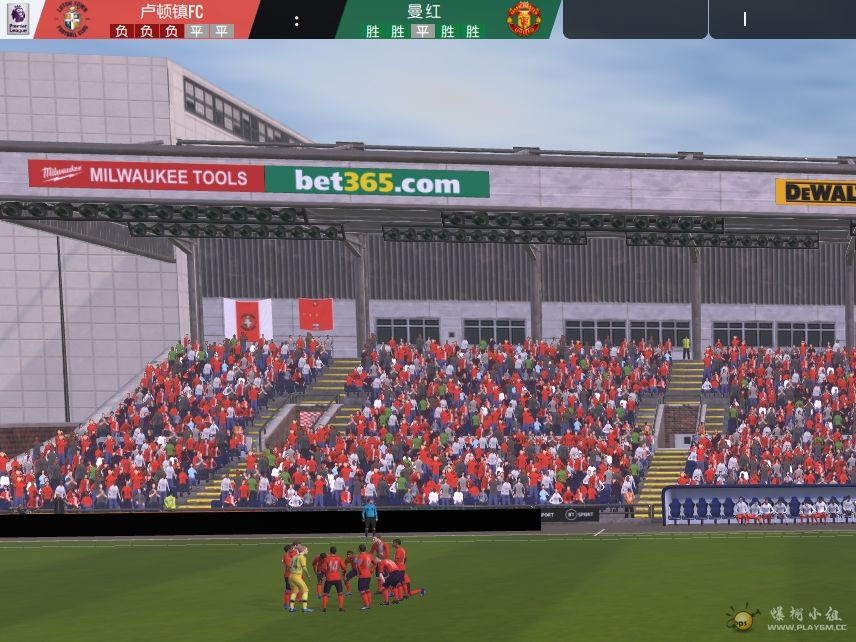Select the 曼红 team name
Viewport: 856px width, 642px height.
point(422,12)
